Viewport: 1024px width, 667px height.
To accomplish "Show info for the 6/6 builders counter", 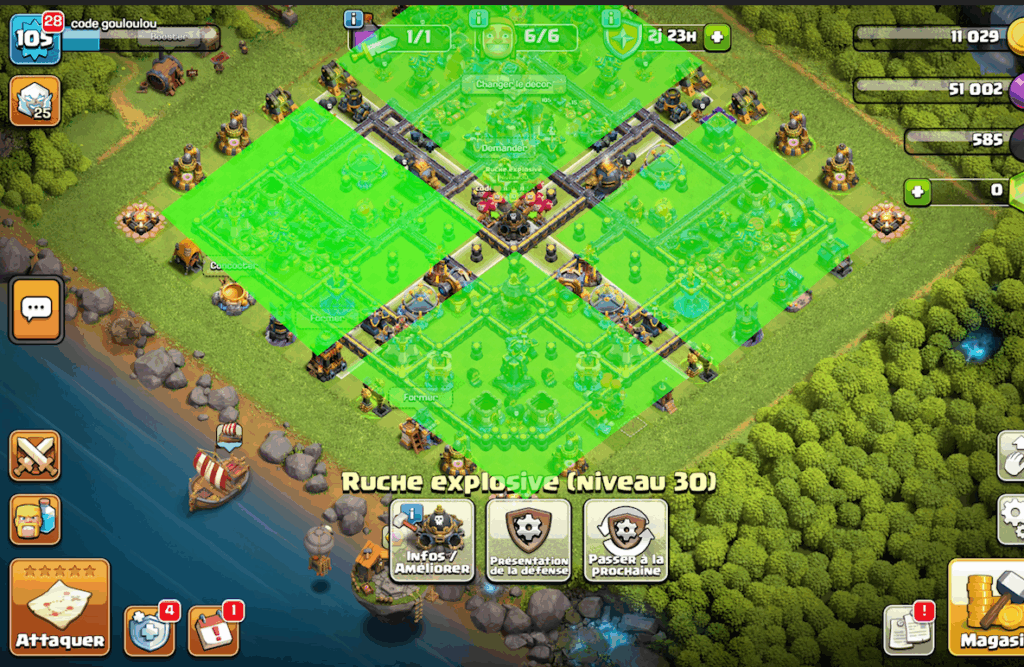I will pos(479,18).
